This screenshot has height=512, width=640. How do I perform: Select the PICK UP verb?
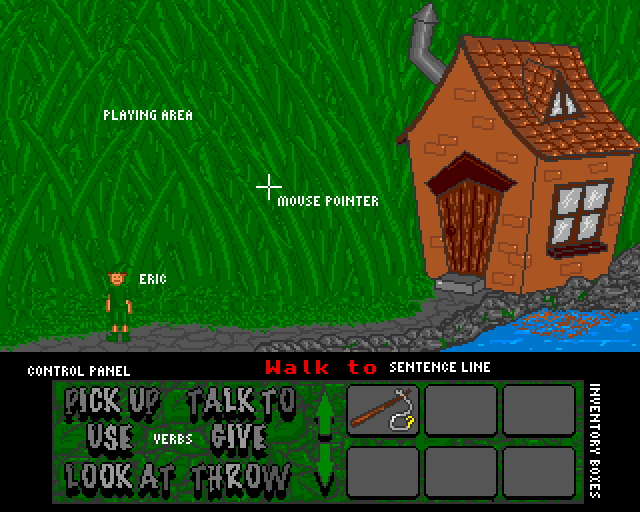tap(112, 402)
